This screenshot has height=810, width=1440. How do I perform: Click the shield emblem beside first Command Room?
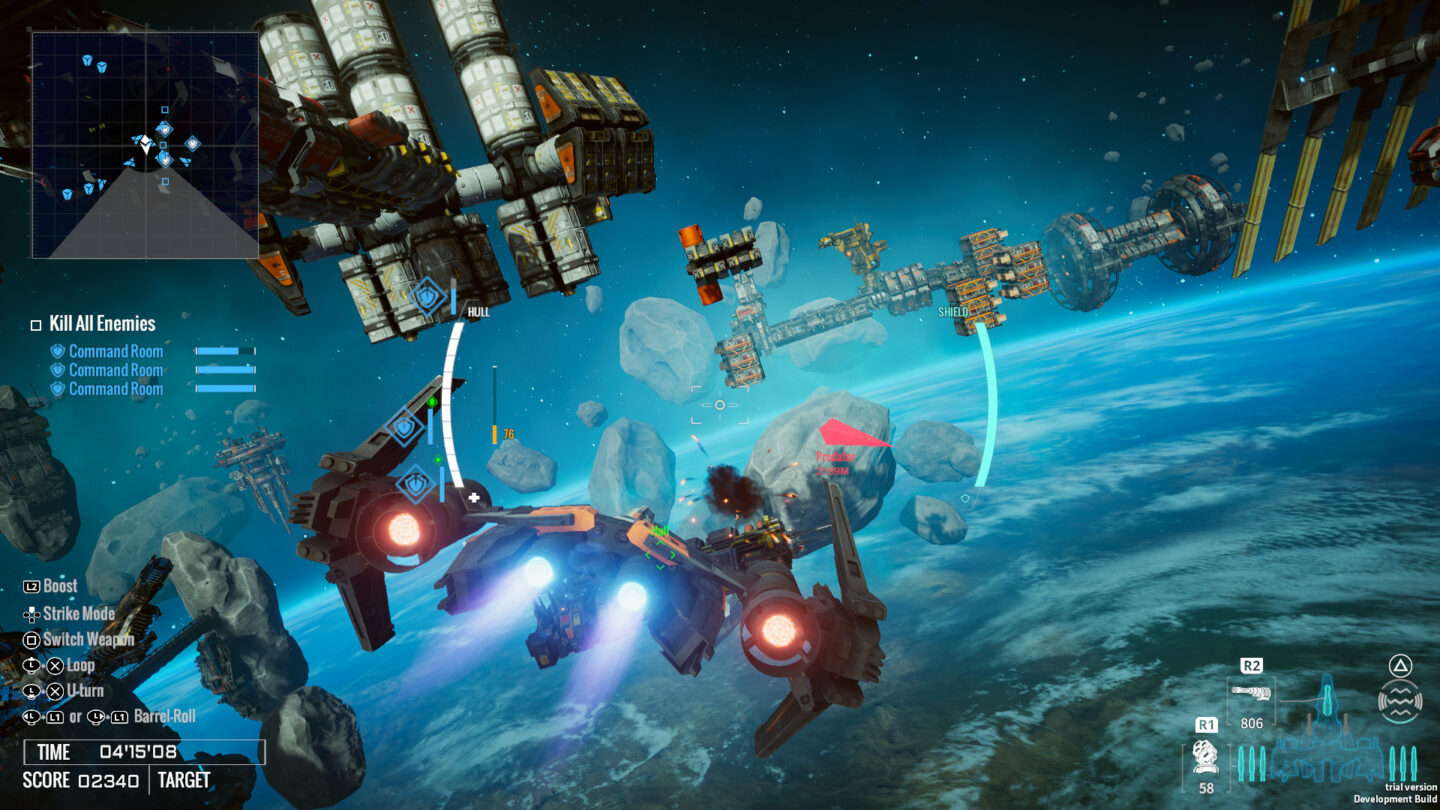coord(55,350)
